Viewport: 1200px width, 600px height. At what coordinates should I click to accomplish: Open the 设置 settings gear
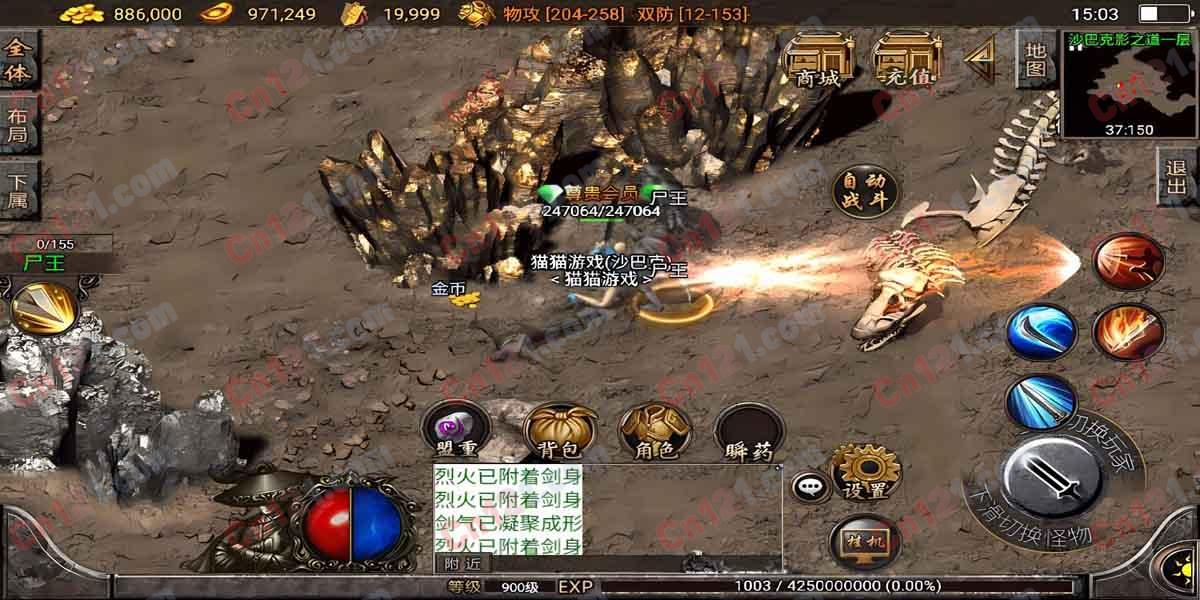click(x=865, y=472)
